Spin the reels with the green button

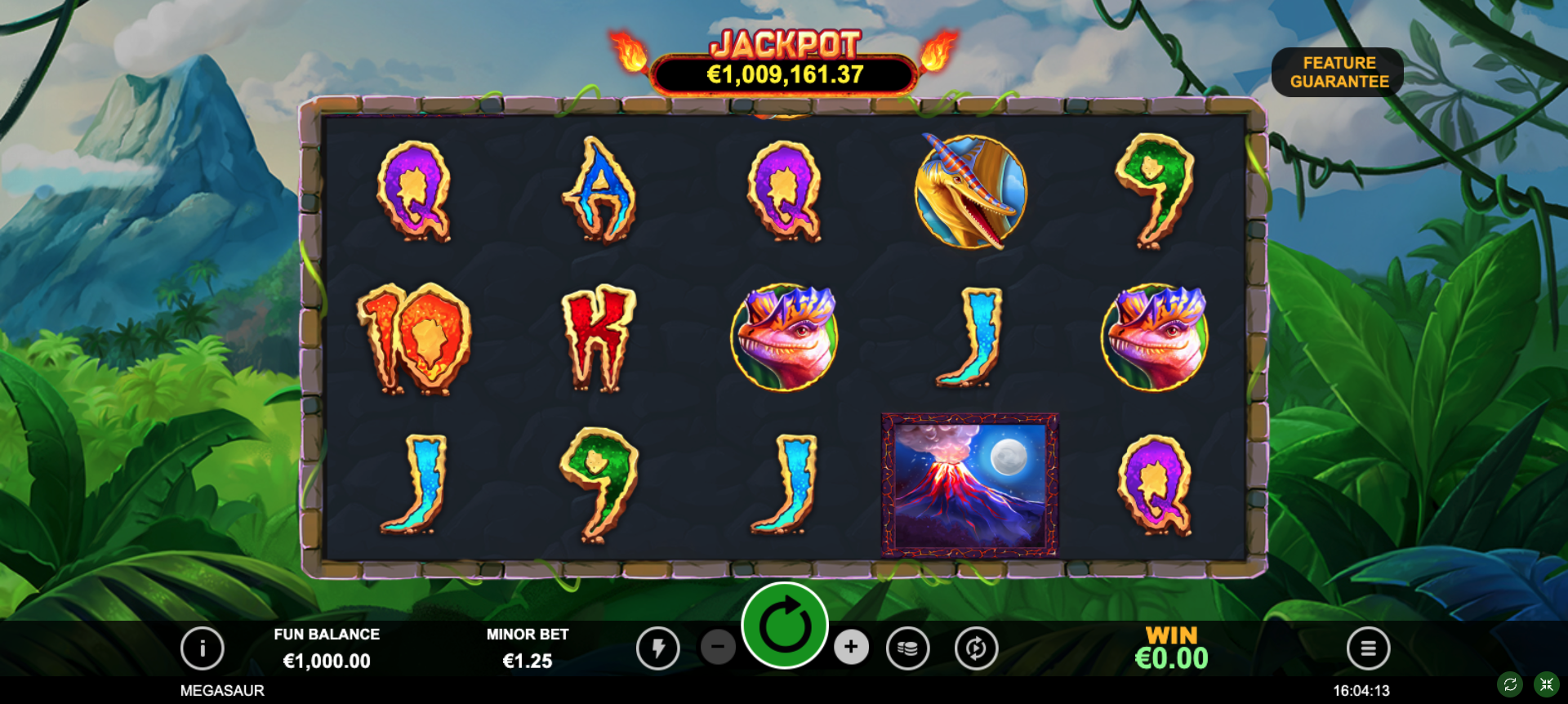[x=785, y=626]
